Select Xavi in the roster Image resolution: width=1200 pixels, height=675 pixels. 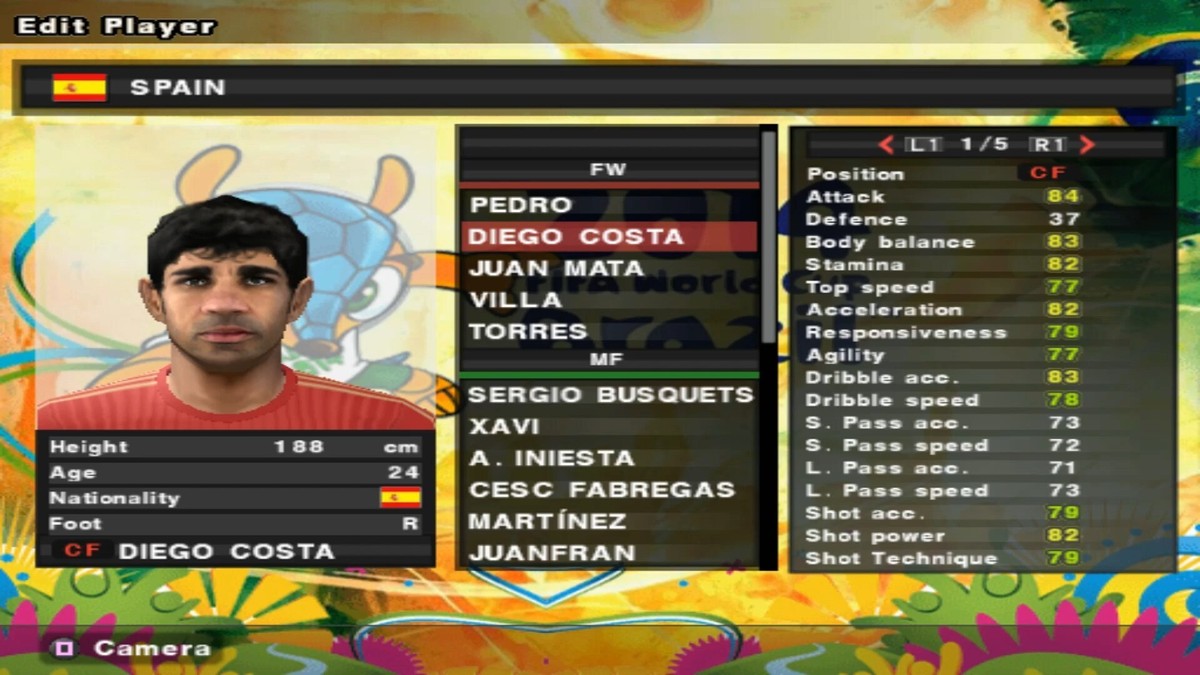coord(504,426)
